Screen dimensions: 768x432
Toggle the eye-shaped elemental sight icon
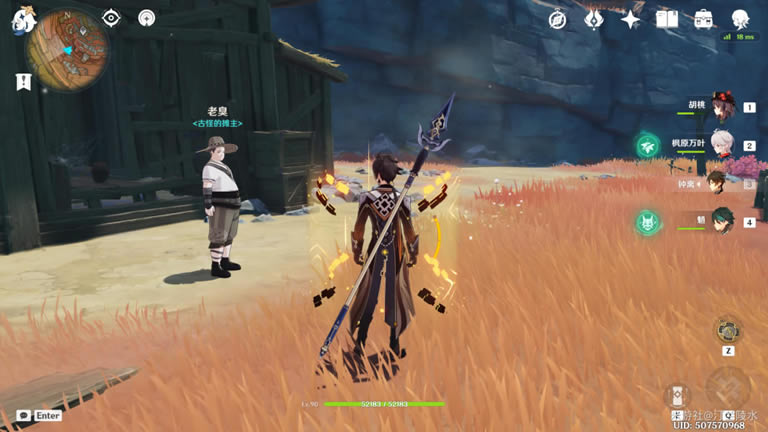pyautogui.click(x=111, y=17)
